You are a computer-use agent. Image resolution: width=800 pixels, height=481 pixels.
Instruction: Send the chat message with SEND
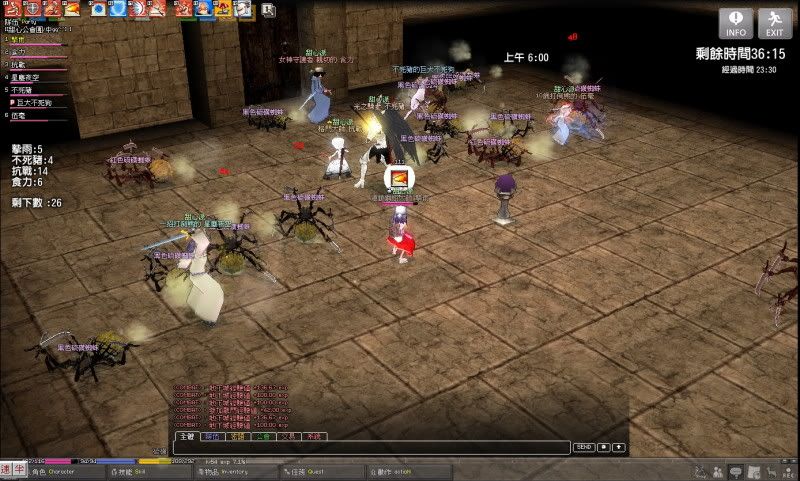pos(584,447)
